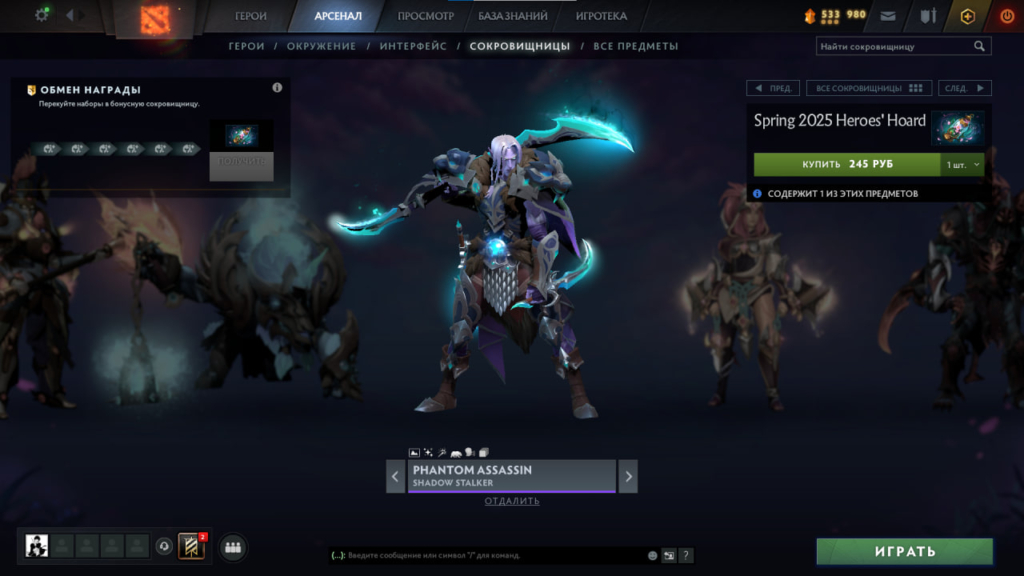Open the settings gear menu

pyautogui.click(x=42, y=15)
